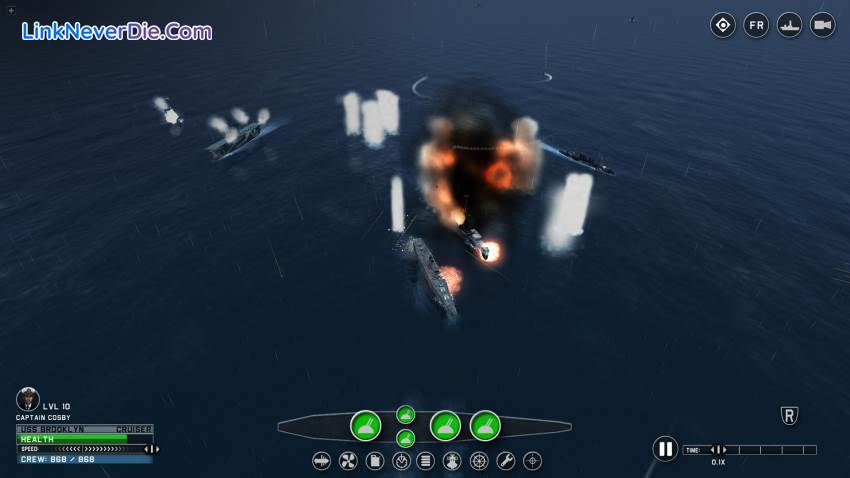
Task: Toggle the crosshair targeting icon
Action: 533,461
